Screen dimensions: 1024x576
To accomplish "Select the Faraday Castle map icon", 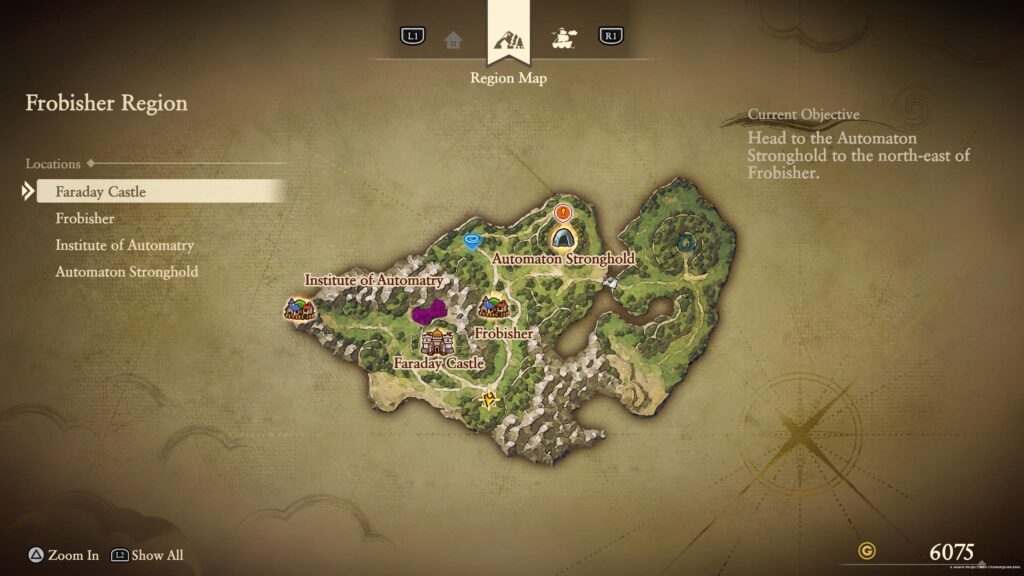I will pyautogui.click(x=437, y=341).
